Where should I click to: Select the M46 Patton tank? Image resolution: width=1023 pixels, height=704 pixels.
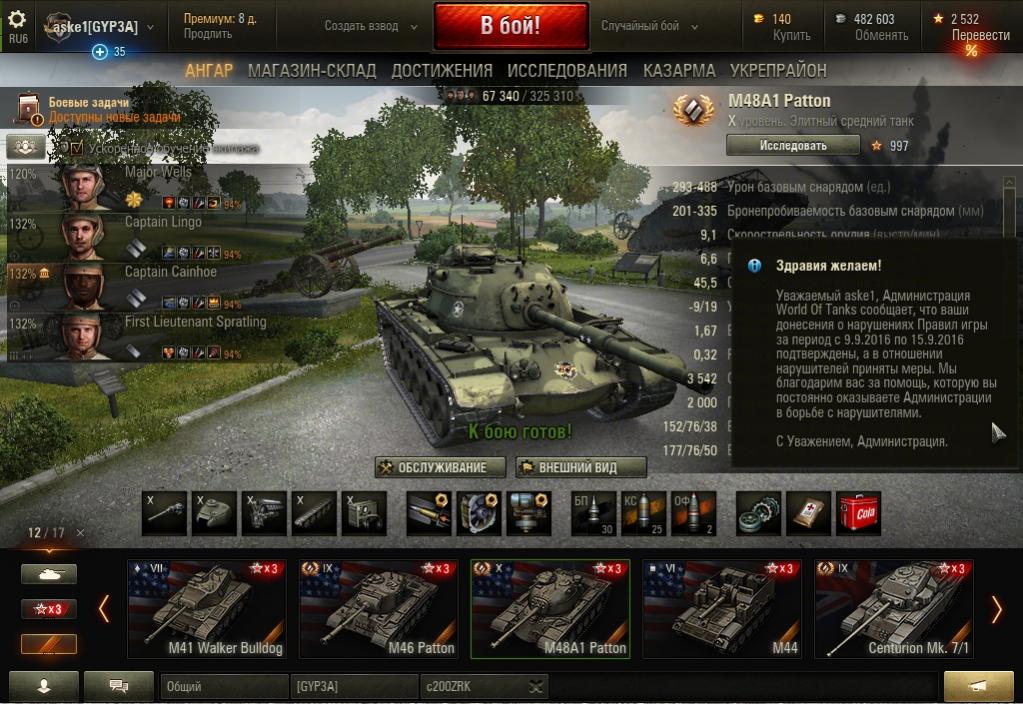tap(379, 609)
